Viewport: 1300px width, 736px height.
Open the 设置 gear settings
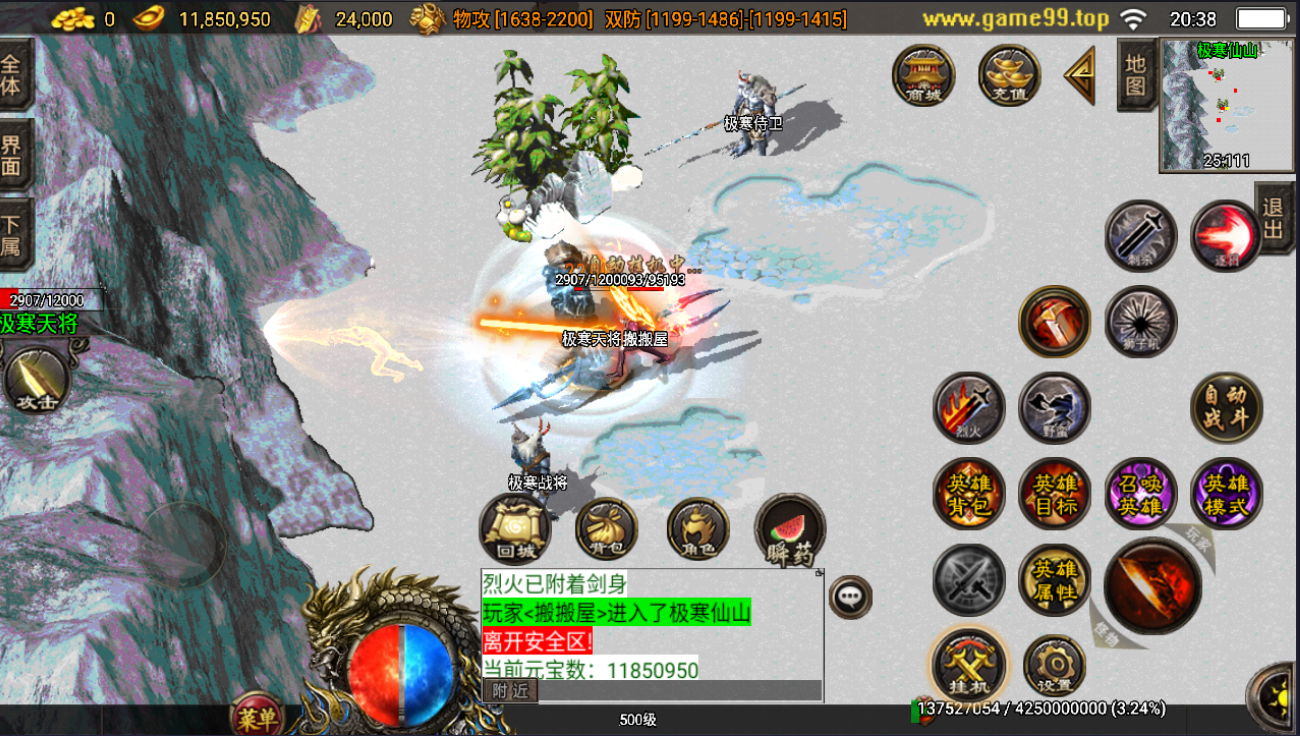click(x=1054, y=666)
